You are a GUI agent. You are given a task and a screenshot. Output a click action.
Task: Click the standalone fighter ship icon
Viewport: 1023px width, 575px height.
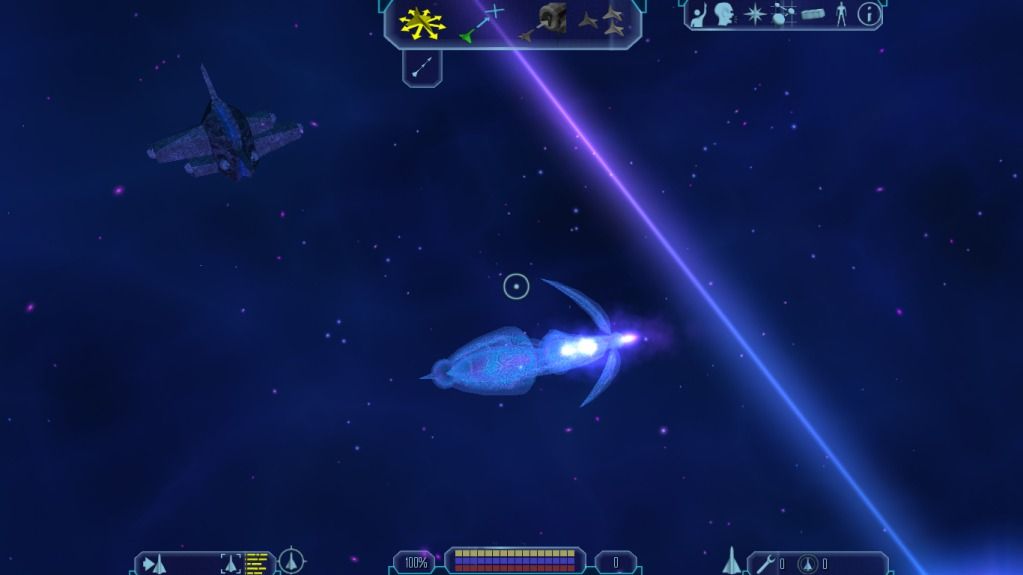point(731,561)
